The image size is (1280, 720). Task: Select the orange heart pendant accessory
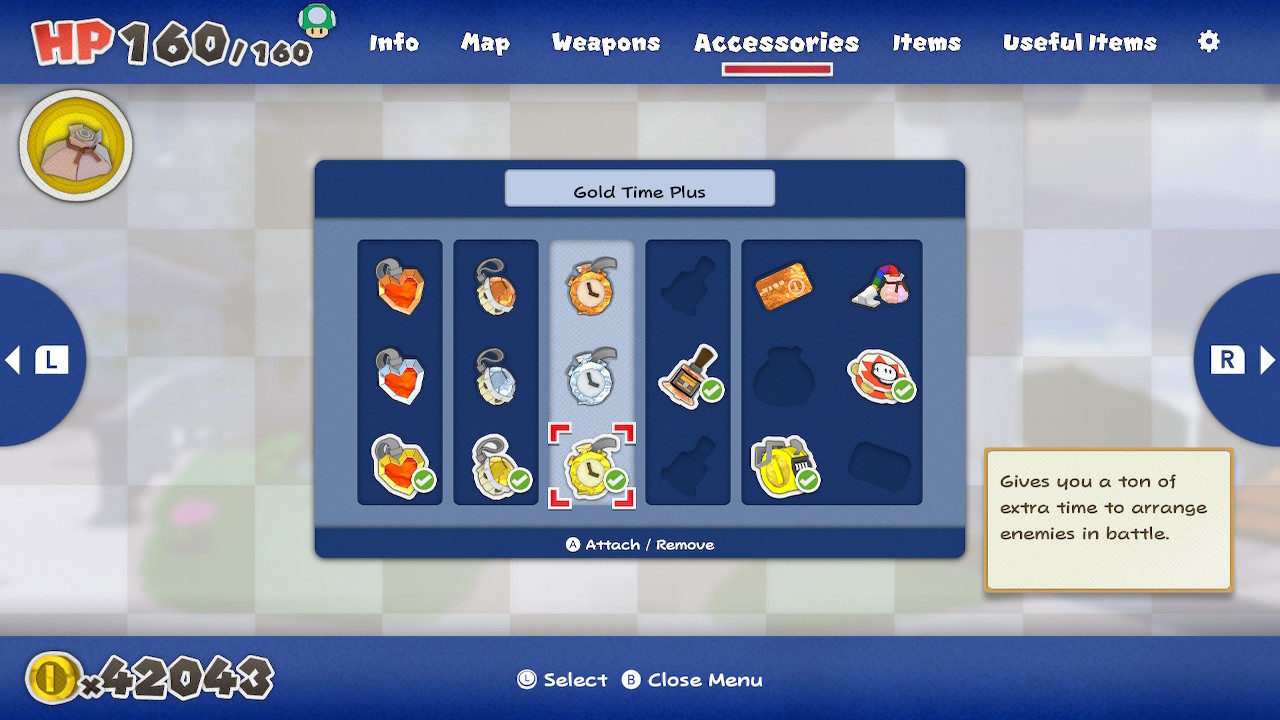[400, 290]
